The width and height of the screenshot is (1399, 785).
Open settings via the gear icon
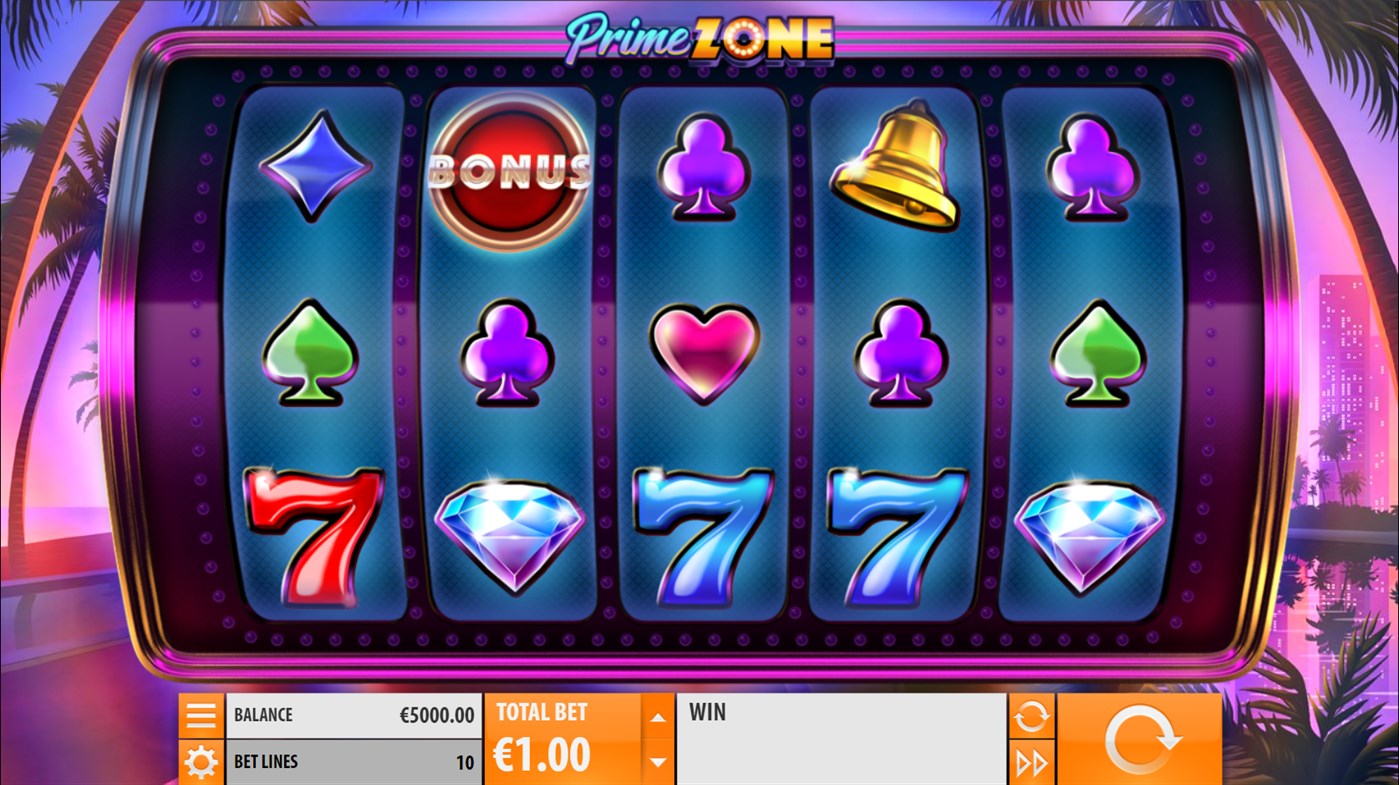pyautogui.click(x=201, y=761)
